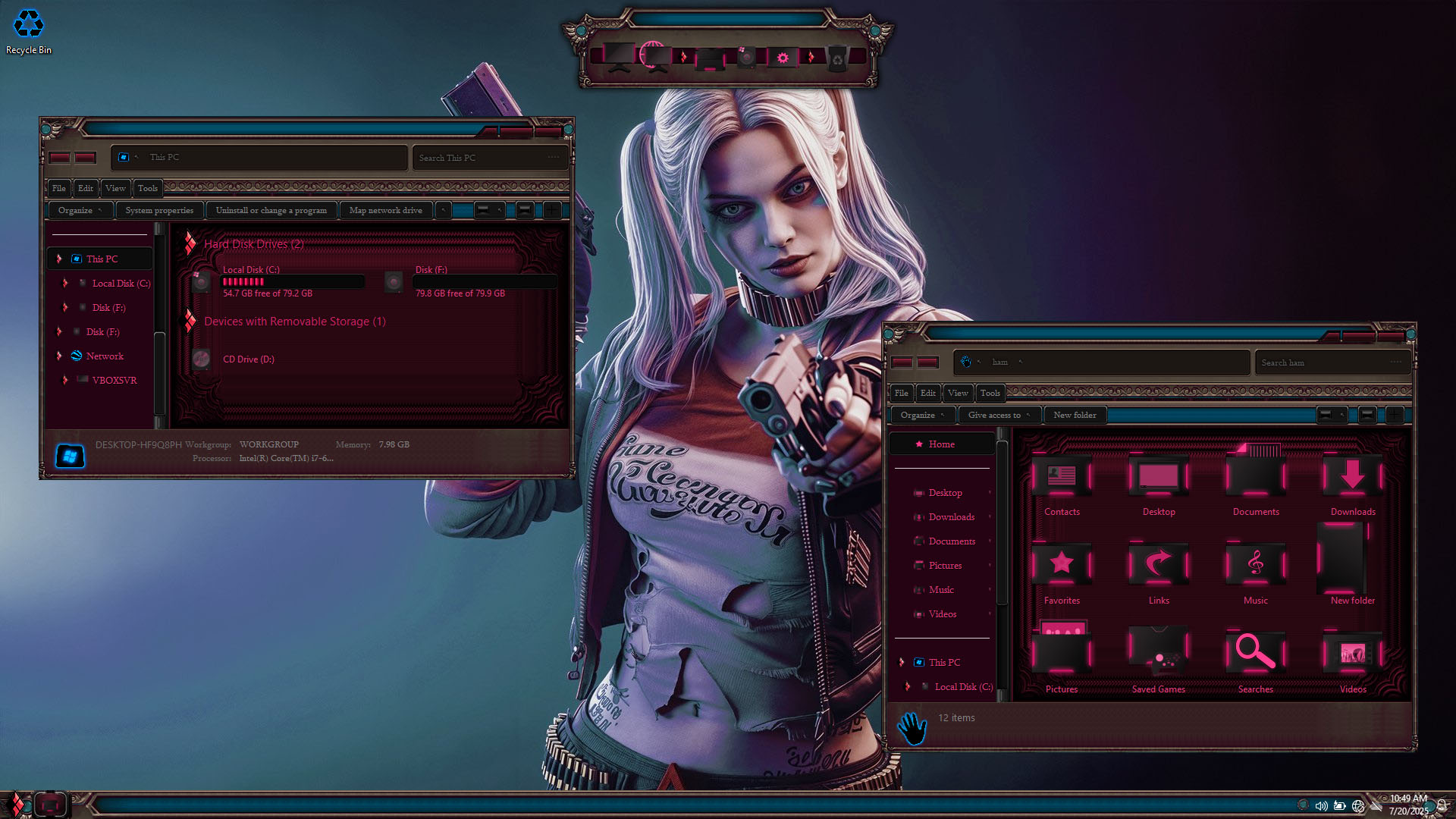Expand the Network tree item
The height and width of the screenshot is (819, 1456).
point(60,356)
